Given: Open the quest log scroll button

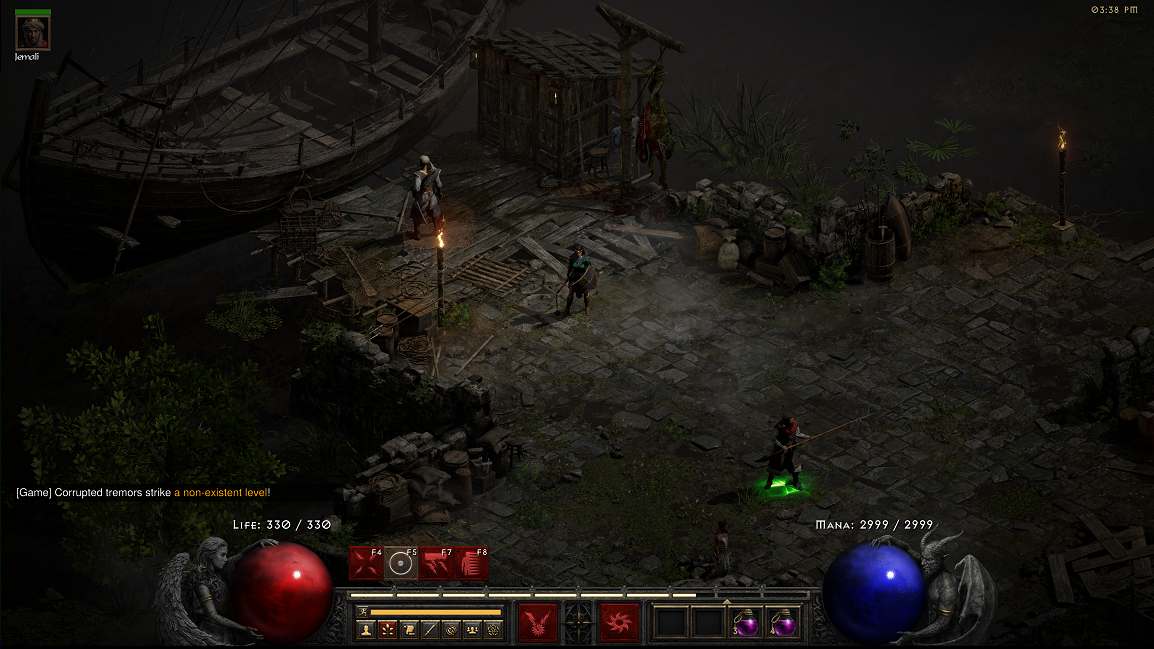Looking at the screenshot, I should point(408,629).
